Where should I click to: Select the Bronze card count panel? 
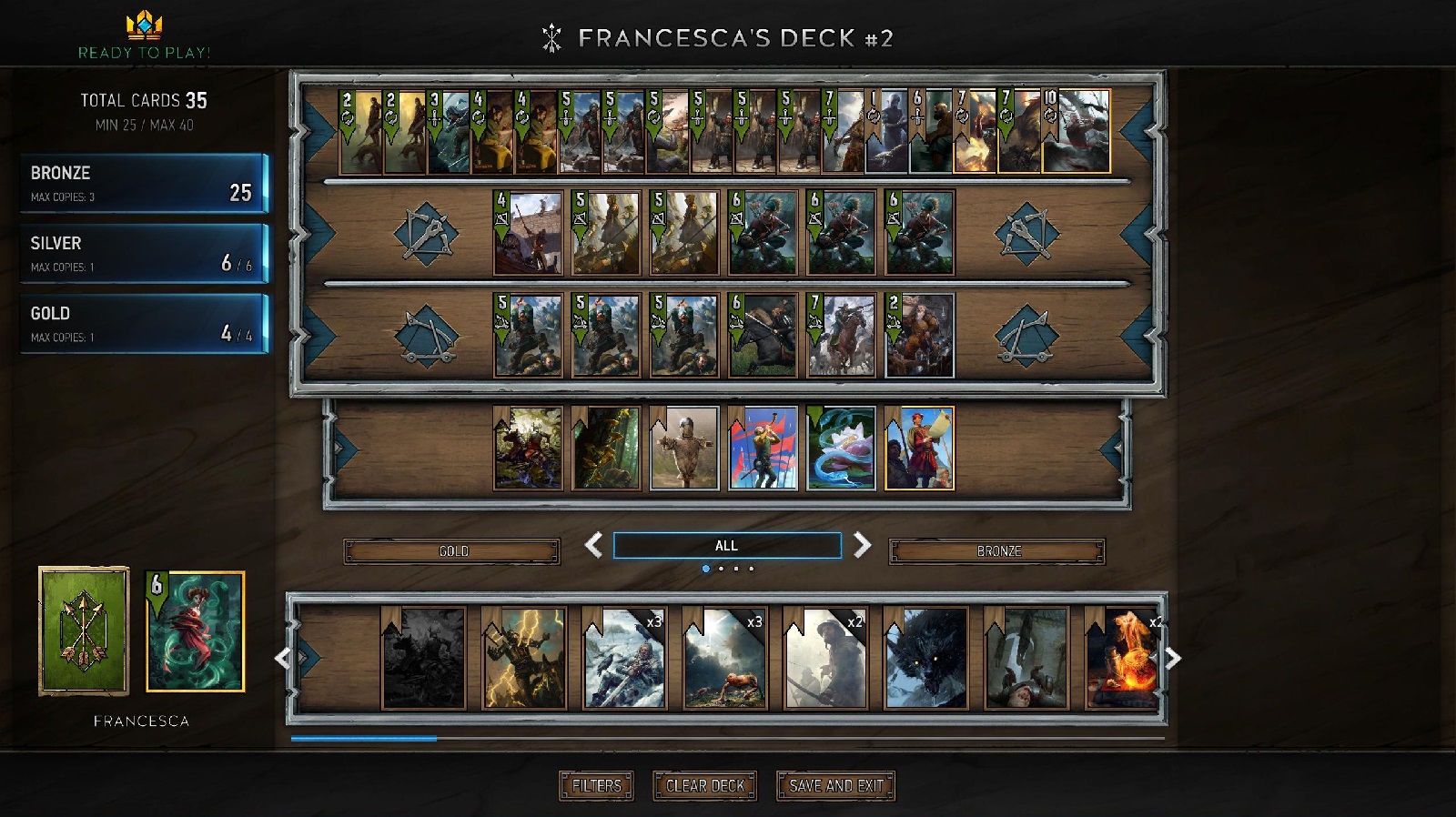(x=144, y=183)
